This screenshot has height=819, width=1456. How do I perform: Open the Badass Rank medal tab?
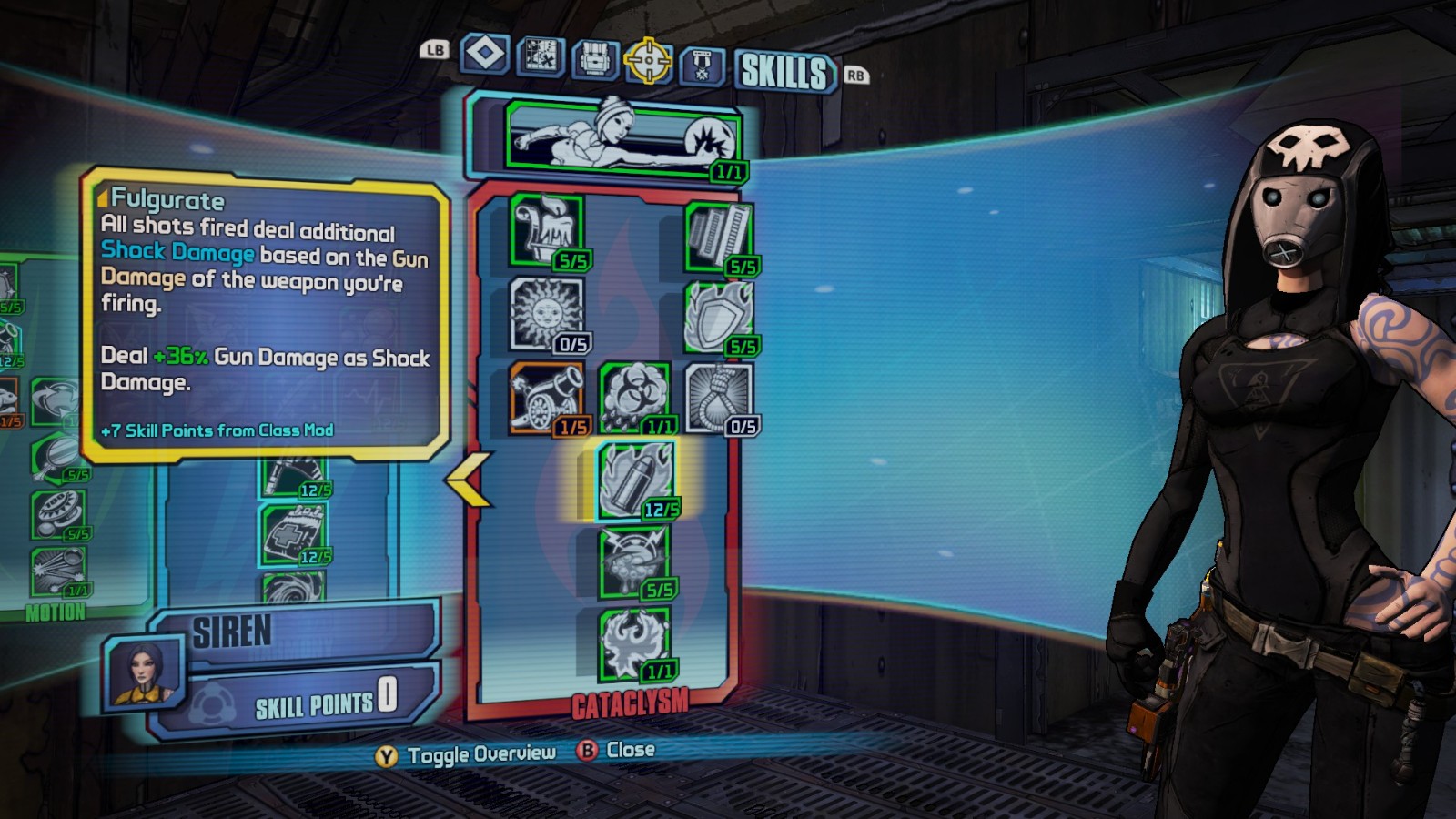click(702, 66)
